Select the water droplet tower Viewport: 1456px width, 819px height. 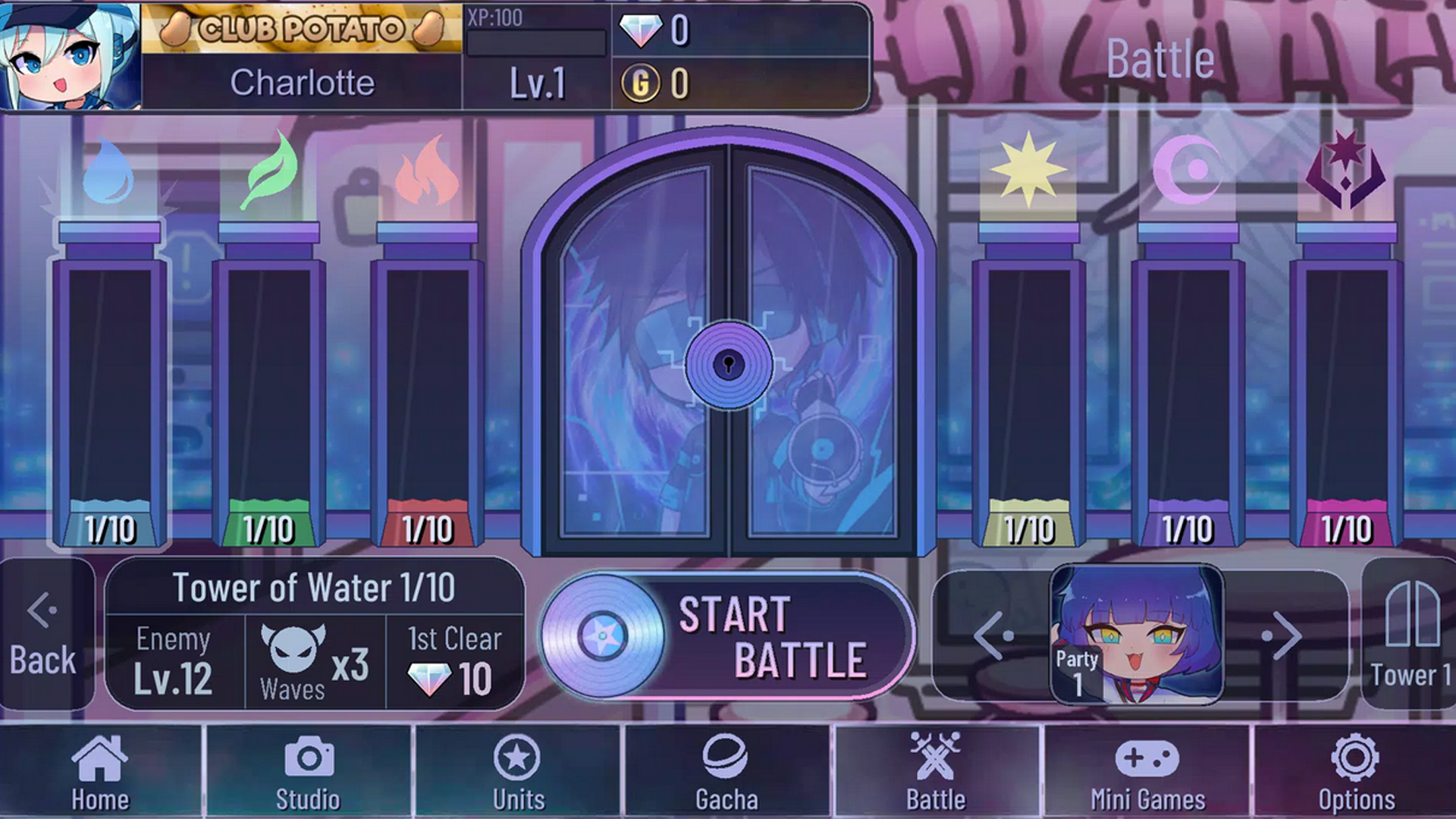coord(109,379)
